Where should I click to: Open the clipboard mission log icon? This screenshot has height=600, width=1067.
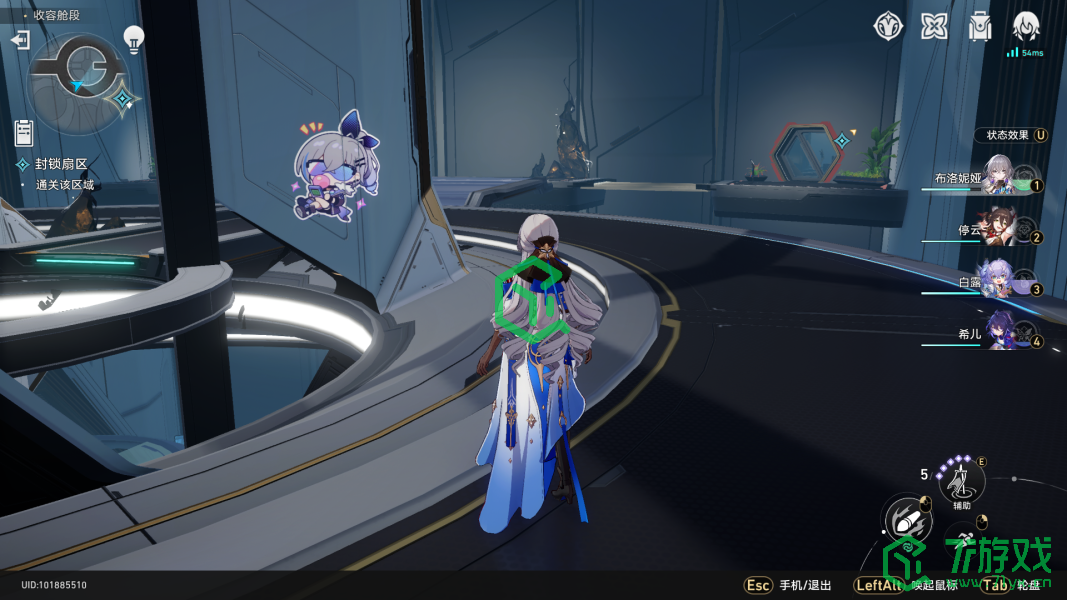[x=25, y=132]
